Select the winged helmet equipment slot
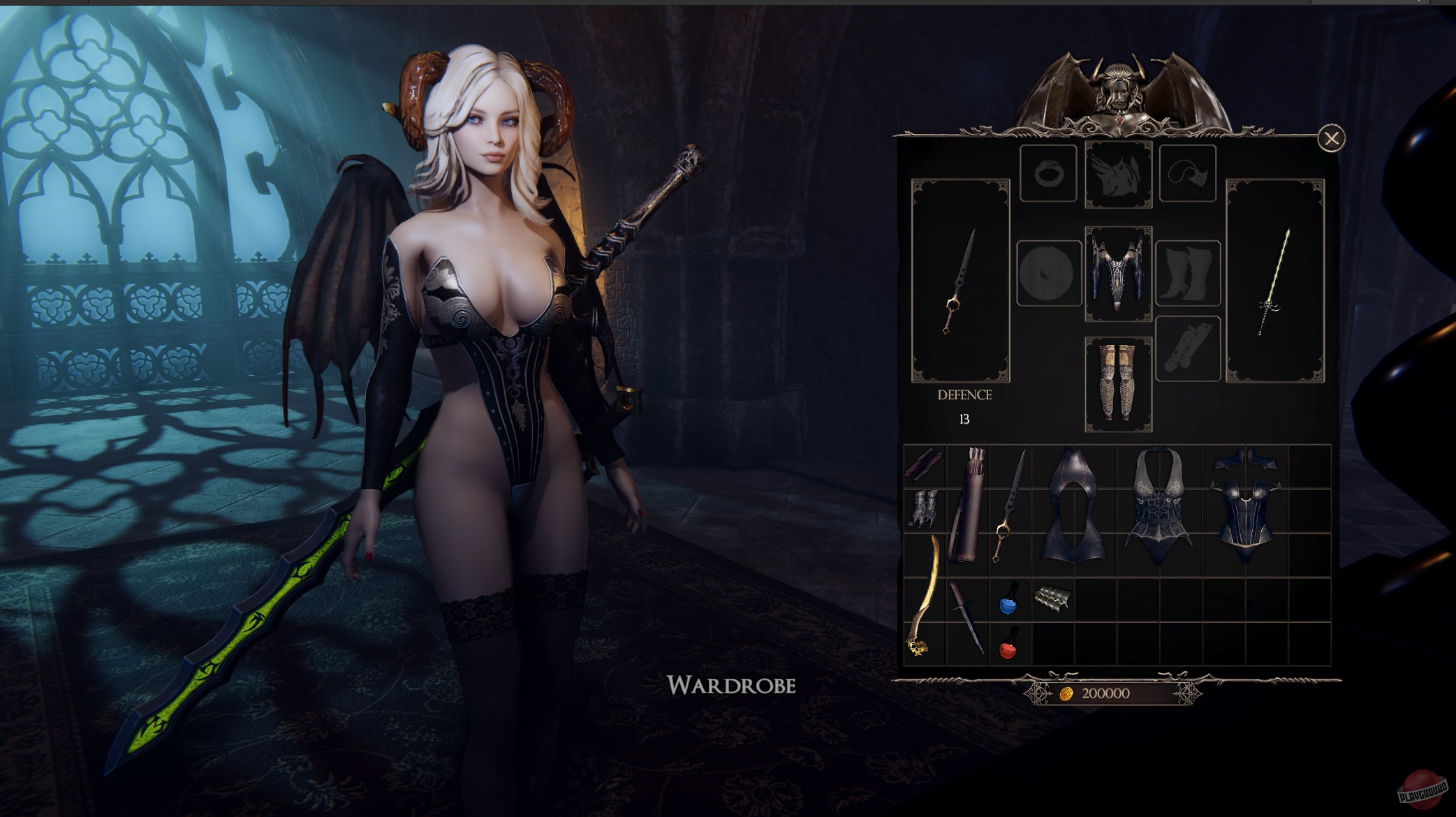The width and height of the screenshot is (1456, 817). tap(1118, 171)
